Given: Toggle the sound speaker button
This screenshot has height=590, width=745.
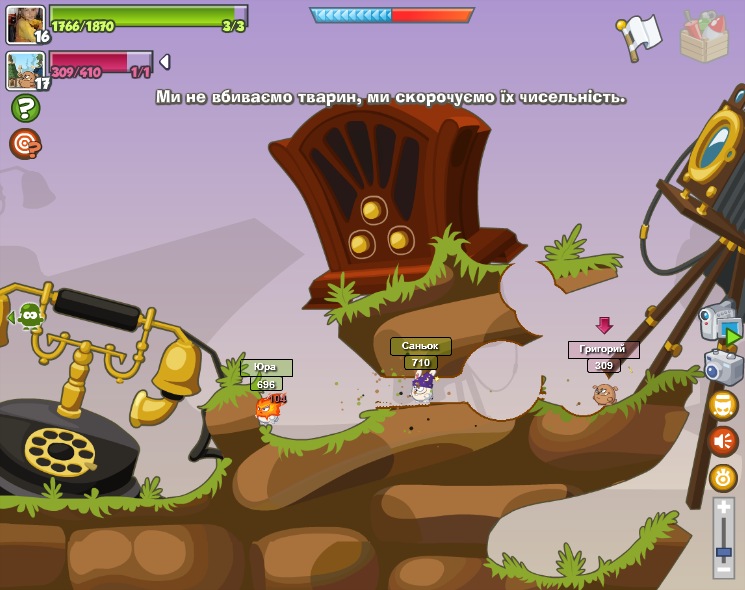Looking at the screenshot, I should (723, 441).
